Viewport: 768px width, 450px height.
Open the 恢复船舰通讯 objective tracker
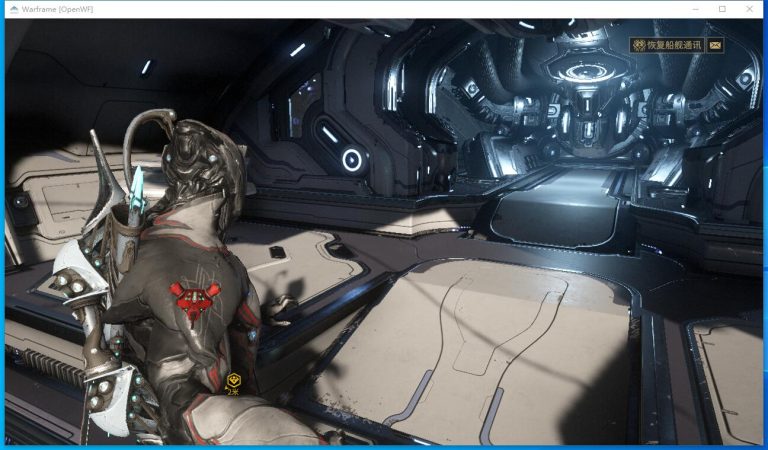[x=667, y=45]
